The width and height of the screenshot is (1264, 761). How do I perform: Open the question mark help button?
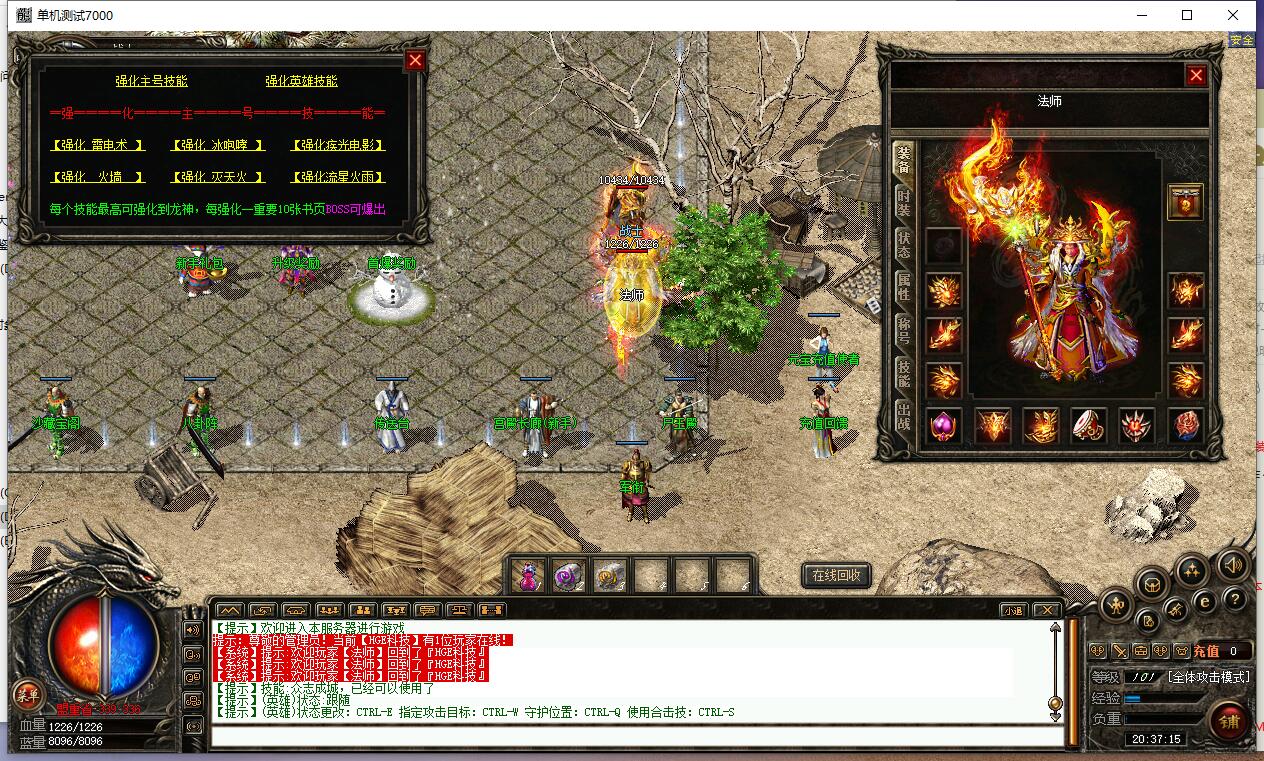click(1235, 599)
